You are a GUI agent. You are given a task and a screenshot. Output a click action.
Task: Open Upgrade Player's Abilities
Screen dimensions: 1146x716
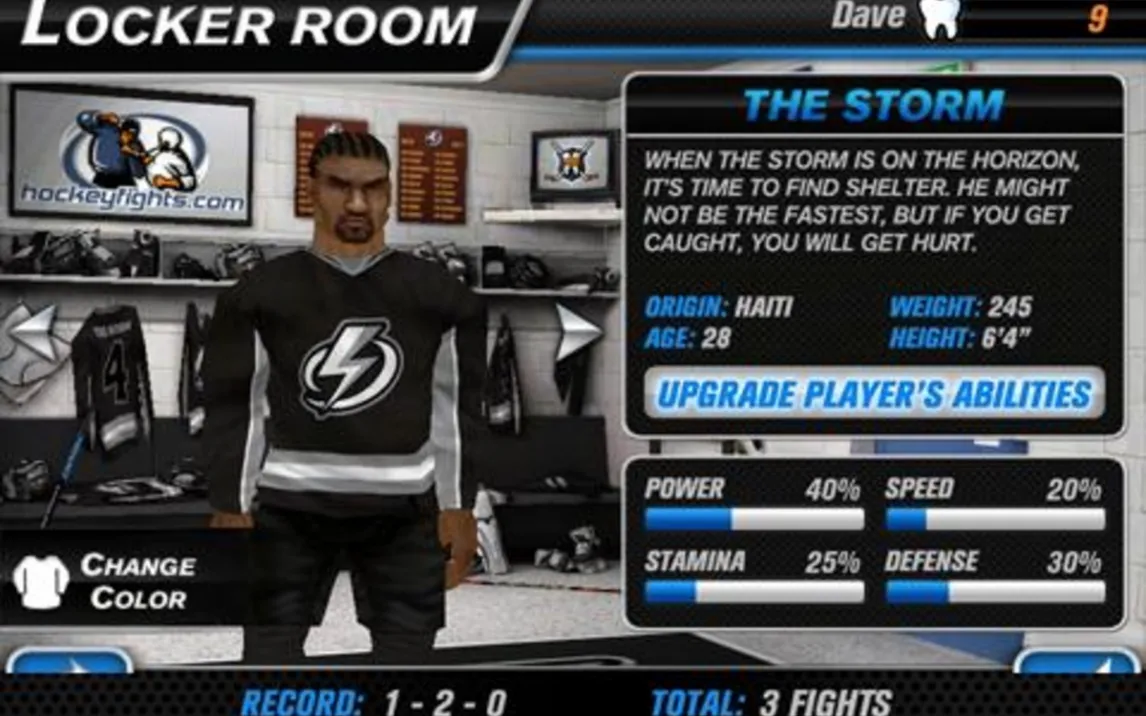(874, 394)
